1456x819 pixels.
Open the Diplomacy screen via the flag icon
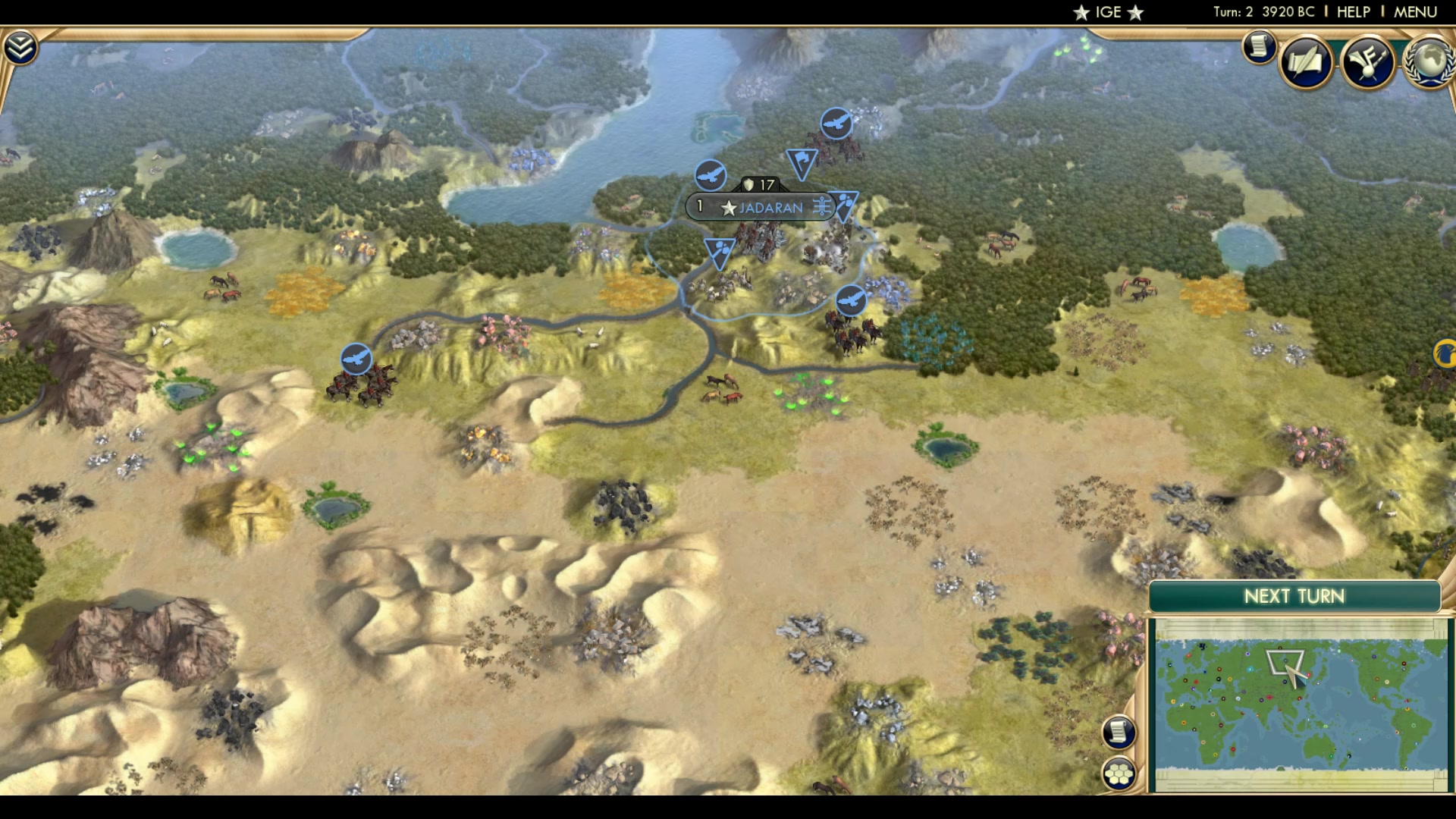tap(1370, 64)
